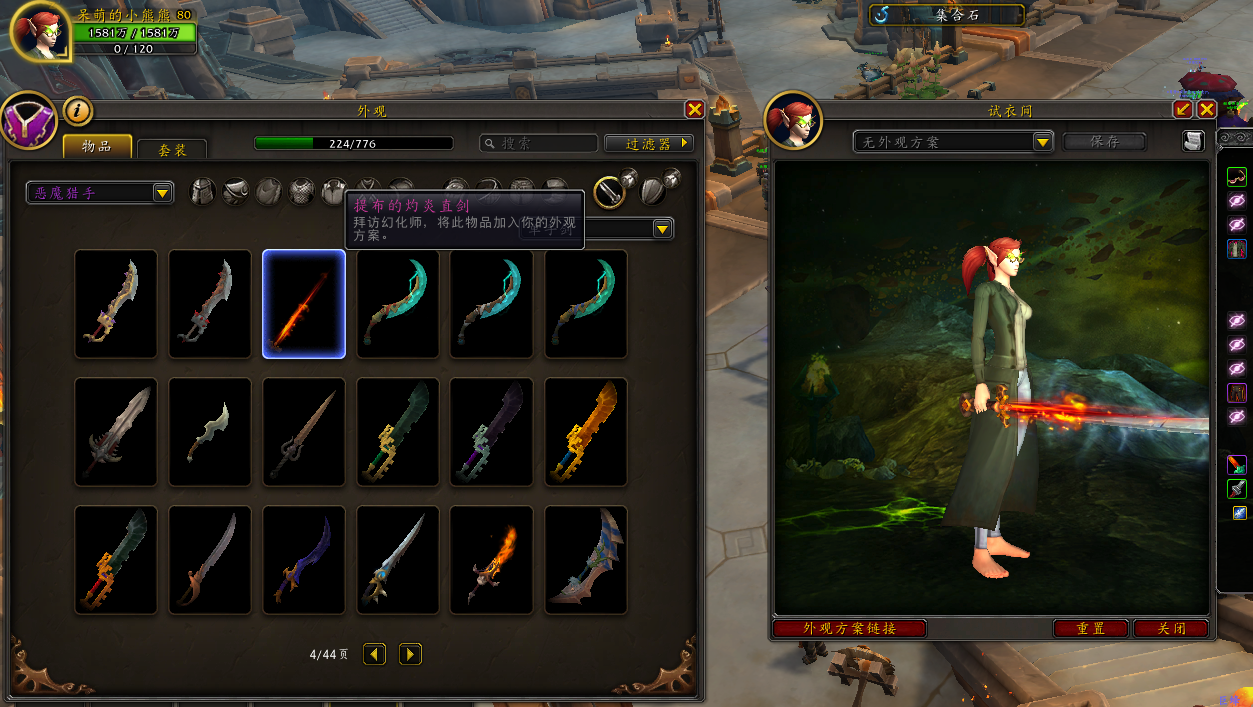Click the info button beside the window title
Image resolution: width=1253 pixels, height=707 pixels.
(78, 111)
